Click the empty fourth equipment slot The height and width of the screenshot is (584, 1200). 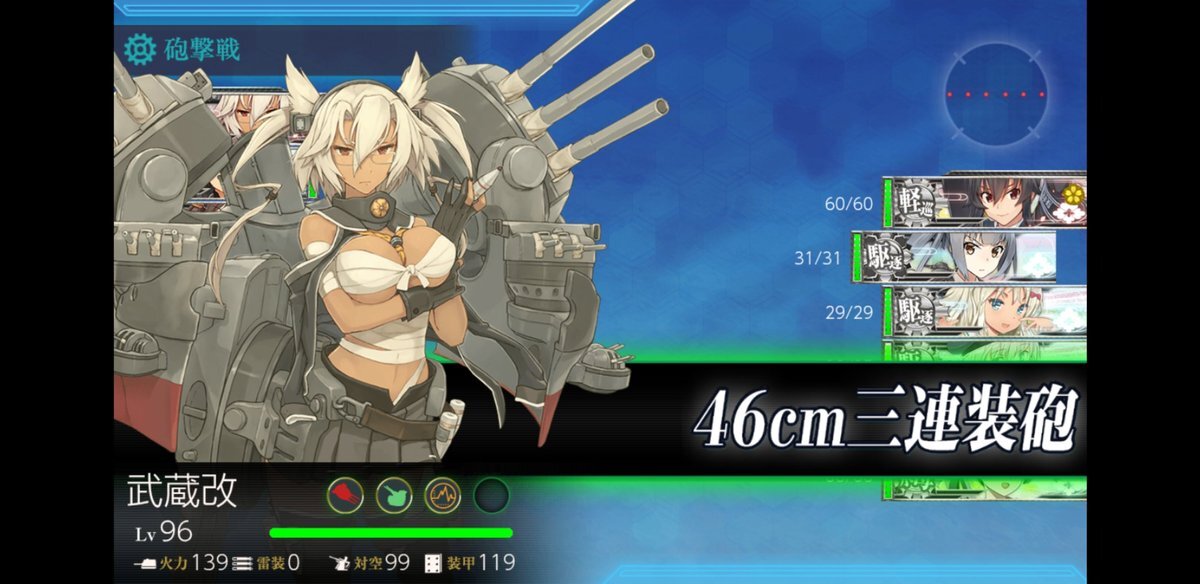pos(491,494)
